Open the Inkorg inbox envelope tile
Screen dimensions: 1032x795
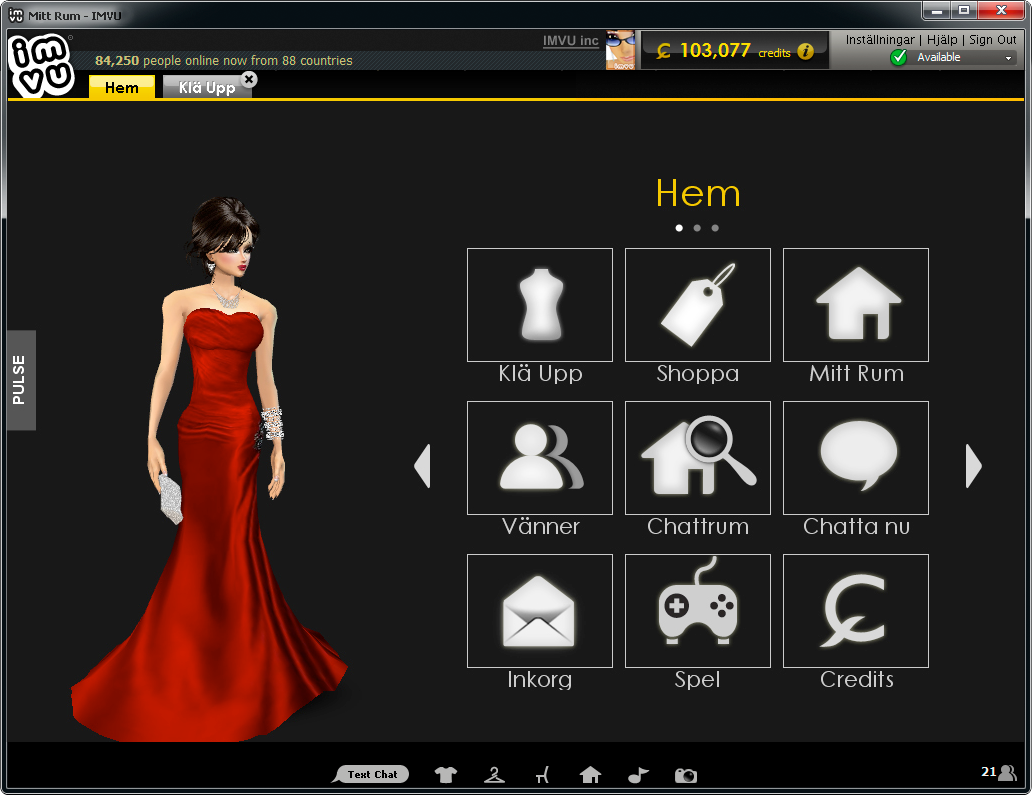[x=540, y=611]
